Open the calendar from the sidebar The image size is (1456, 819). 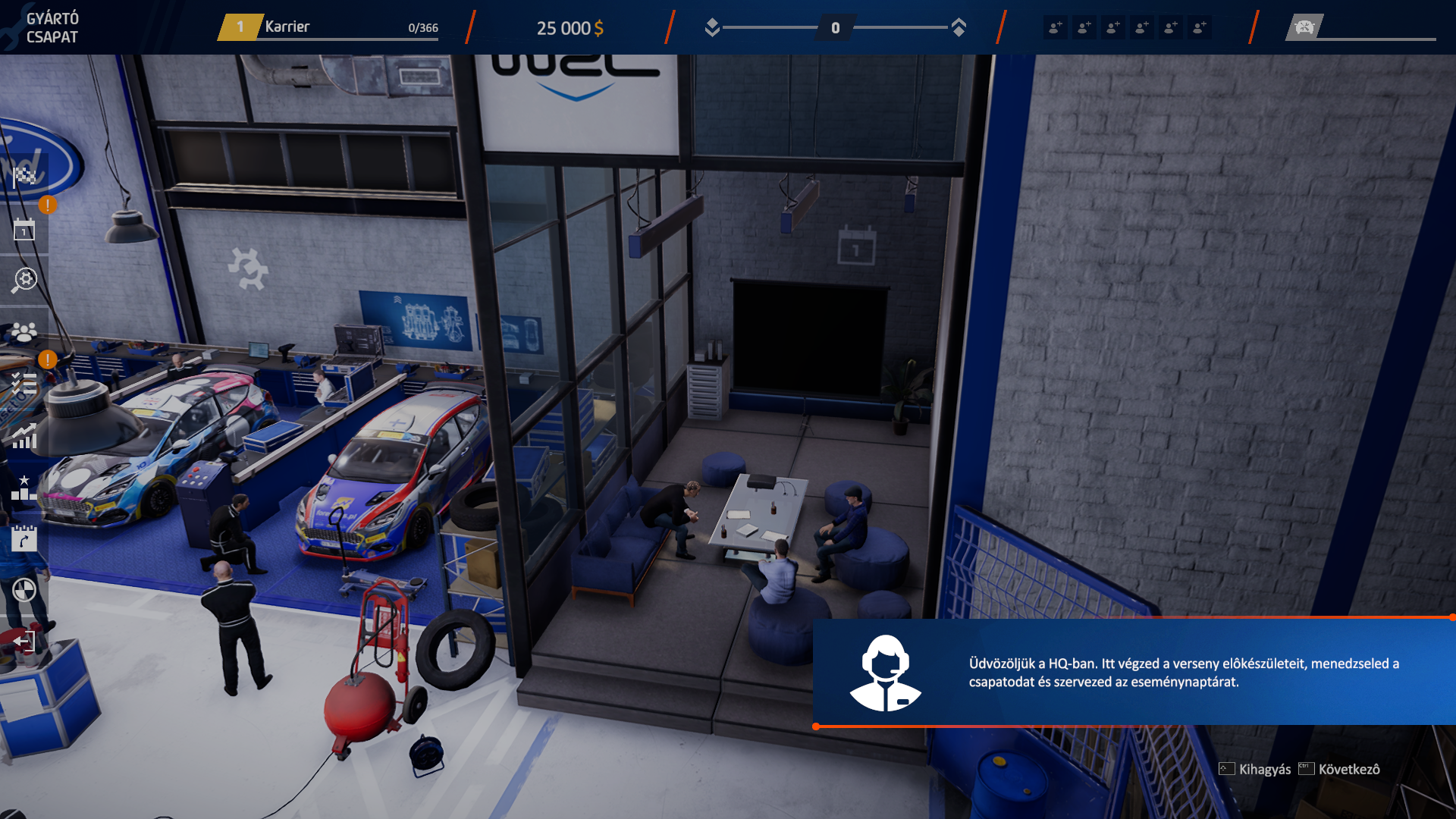(x=24, y=229)
